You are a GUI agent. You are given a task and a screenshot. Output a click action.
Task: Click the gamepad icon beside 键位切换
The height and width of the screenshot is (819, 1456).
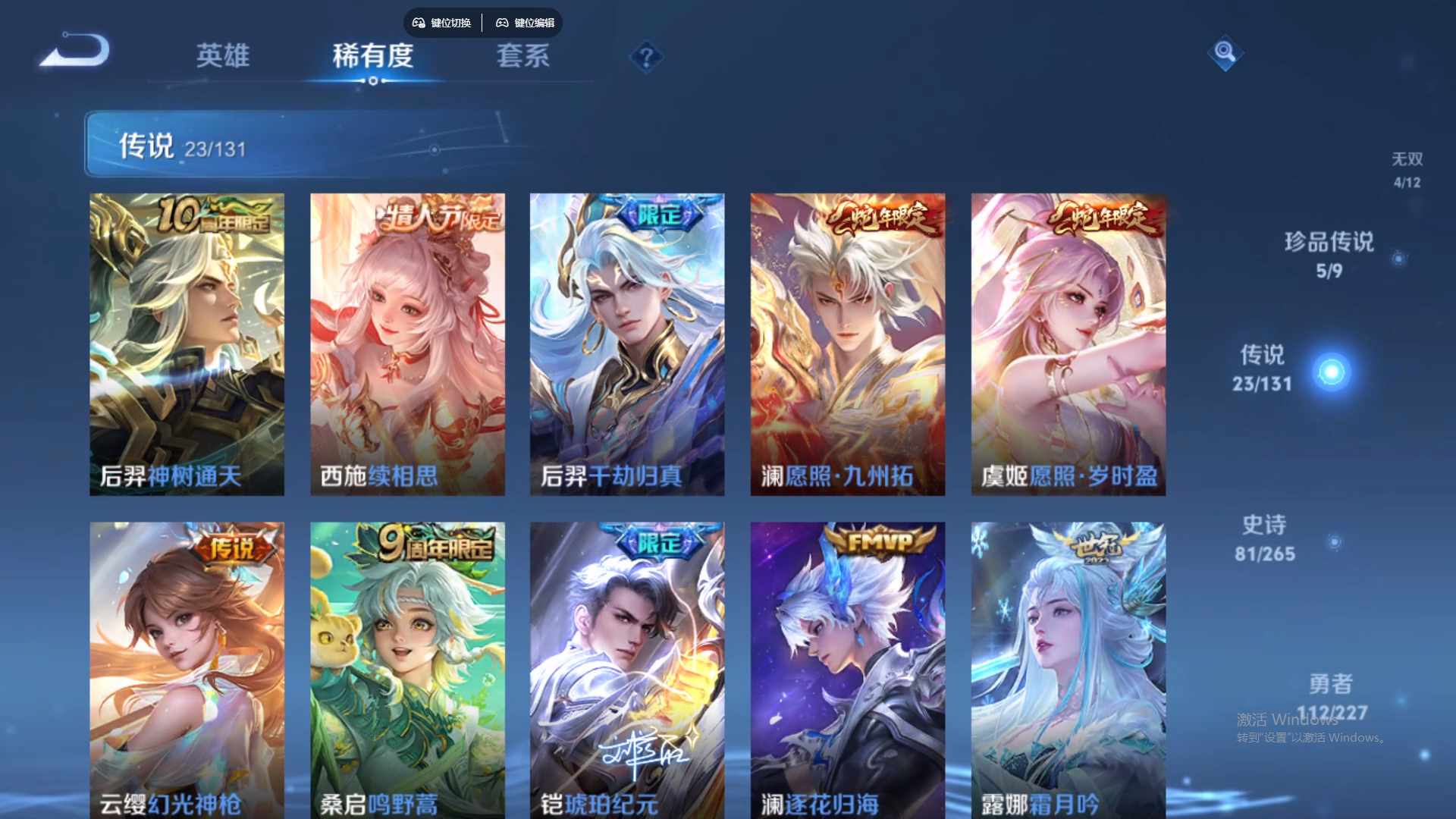pos(418,23)
